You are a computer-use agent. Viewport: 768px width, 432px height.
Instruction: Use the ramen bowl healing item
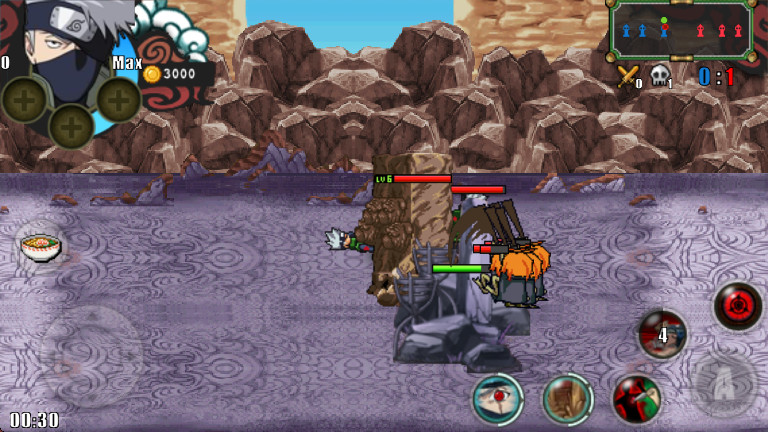(40, 243)
